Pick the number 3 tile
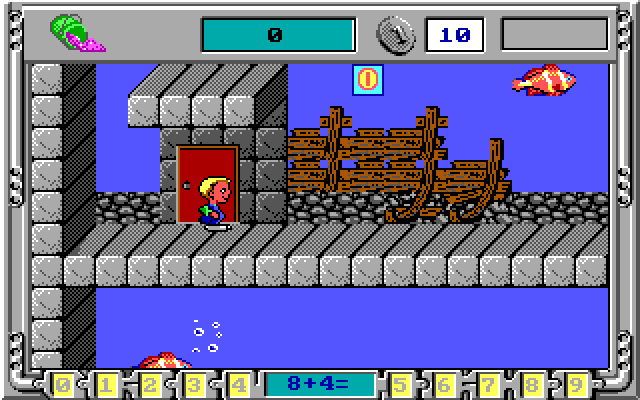Screen dimensions: 640x400 coord(194,384)
